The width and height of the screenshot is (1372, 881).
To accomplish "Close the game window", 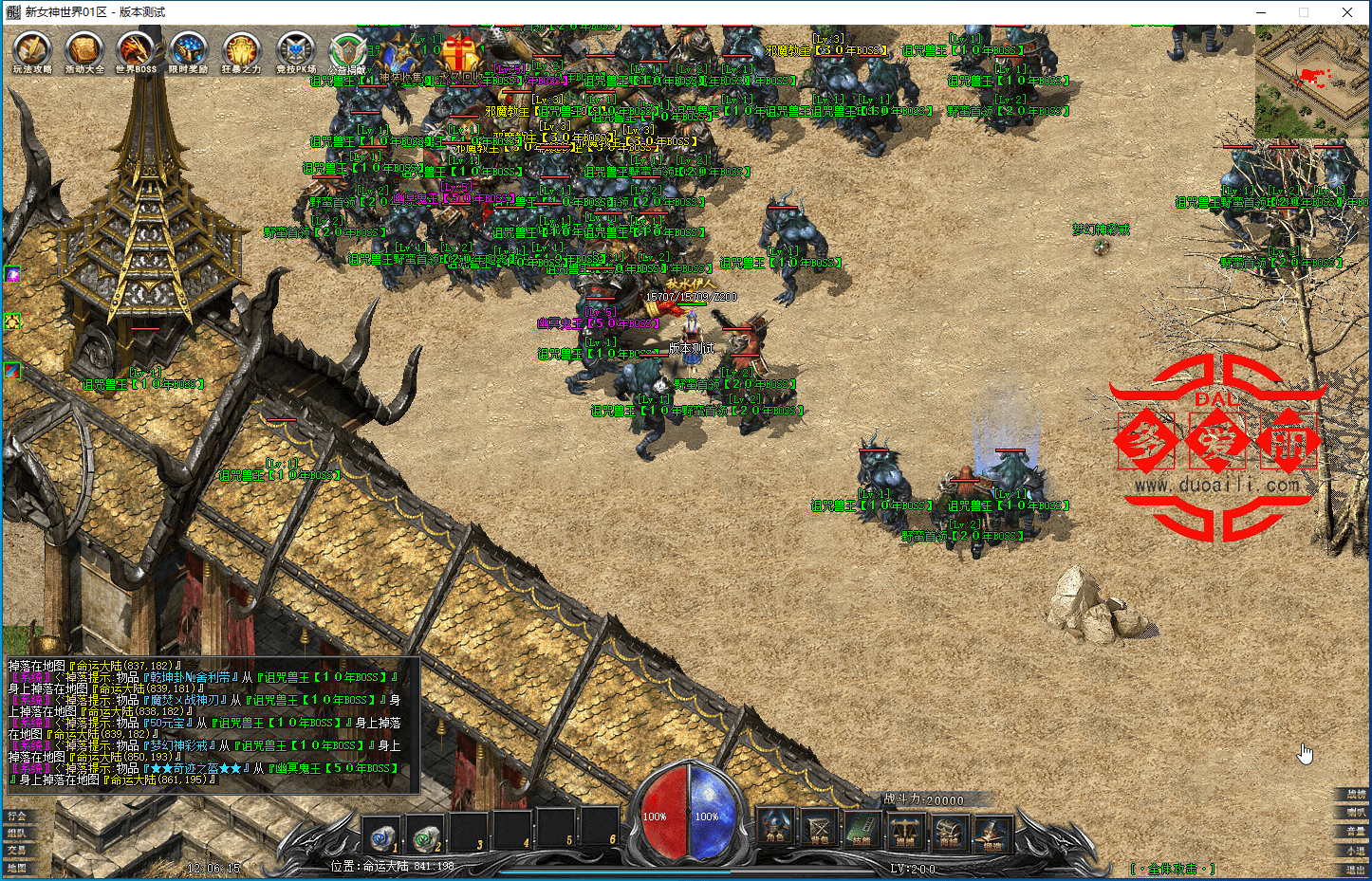I will point(1347,12).
